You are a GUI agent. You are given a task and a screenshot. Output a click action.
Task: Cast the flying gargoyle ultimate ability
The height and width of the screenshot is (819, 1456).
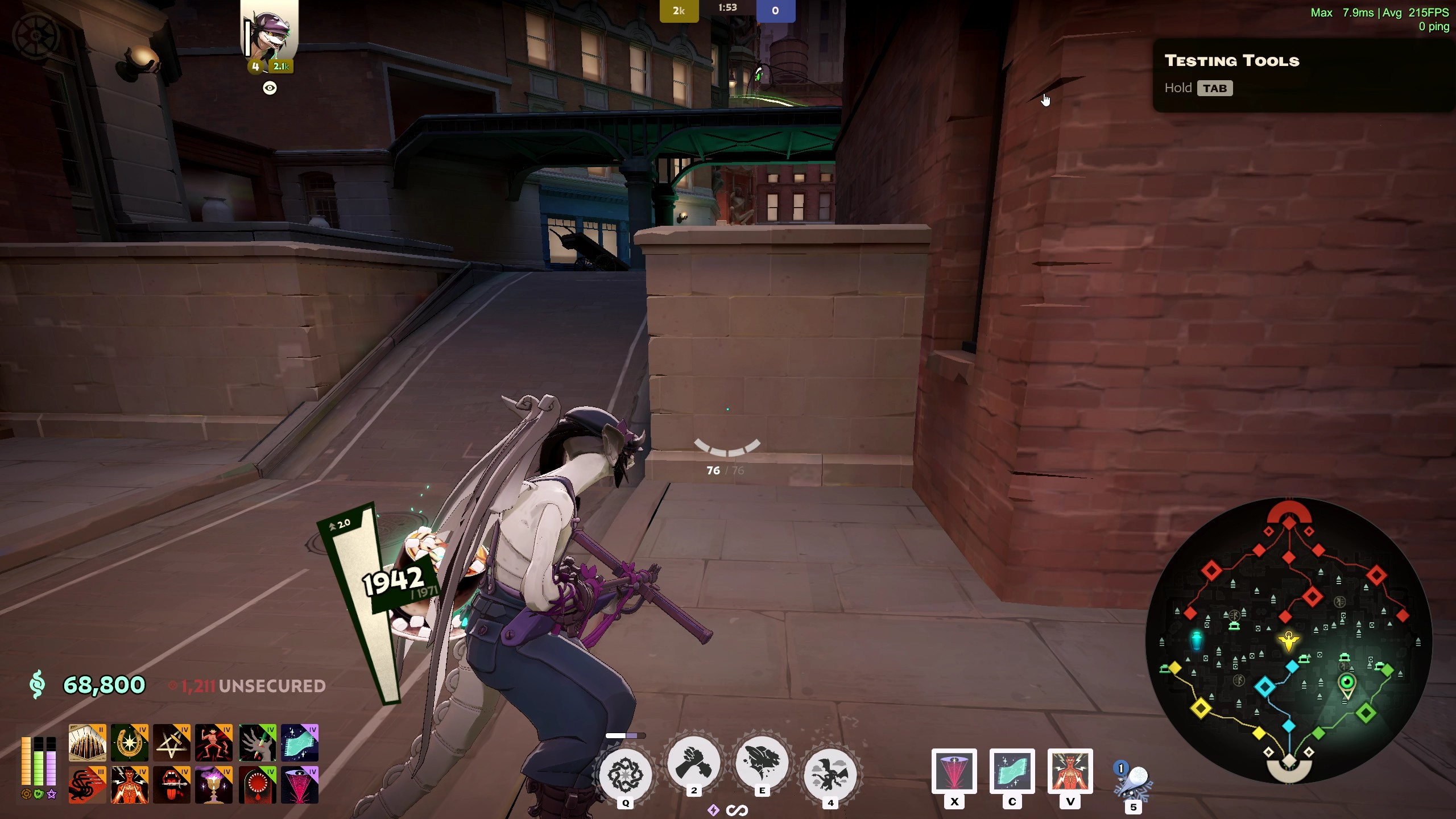[830, 774]
